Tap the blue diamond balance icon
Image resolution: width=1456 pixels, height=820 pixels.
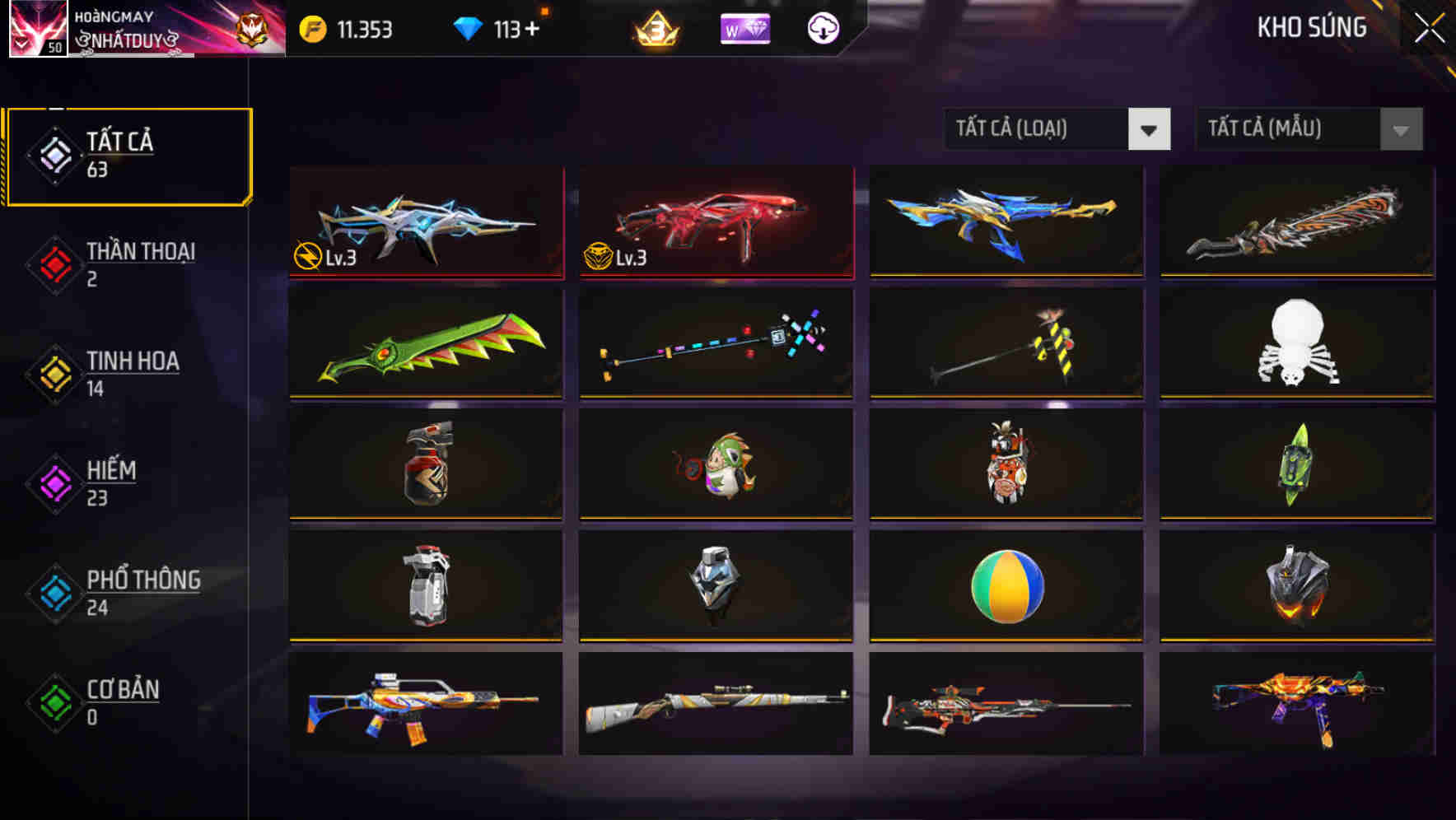[470, 27]
